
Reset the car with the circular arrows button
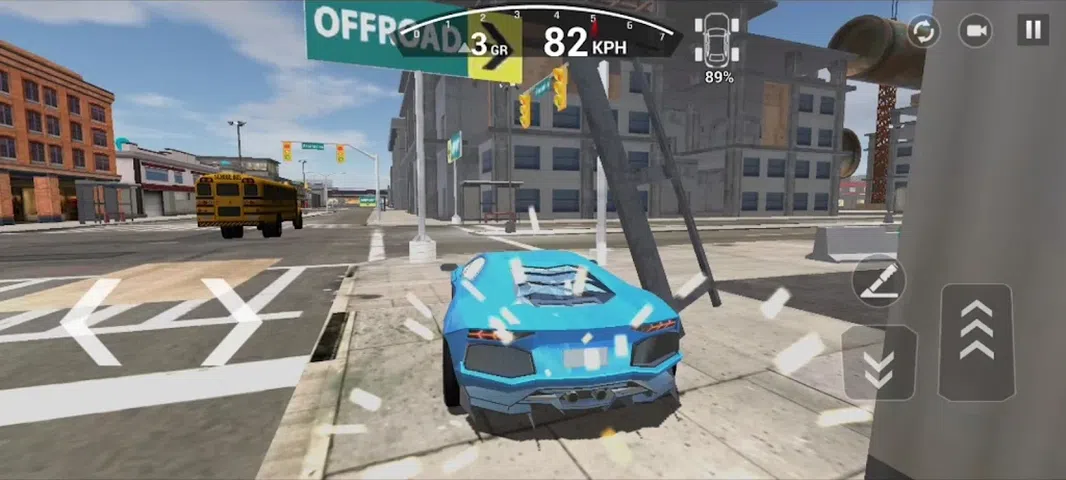point(923,31)
